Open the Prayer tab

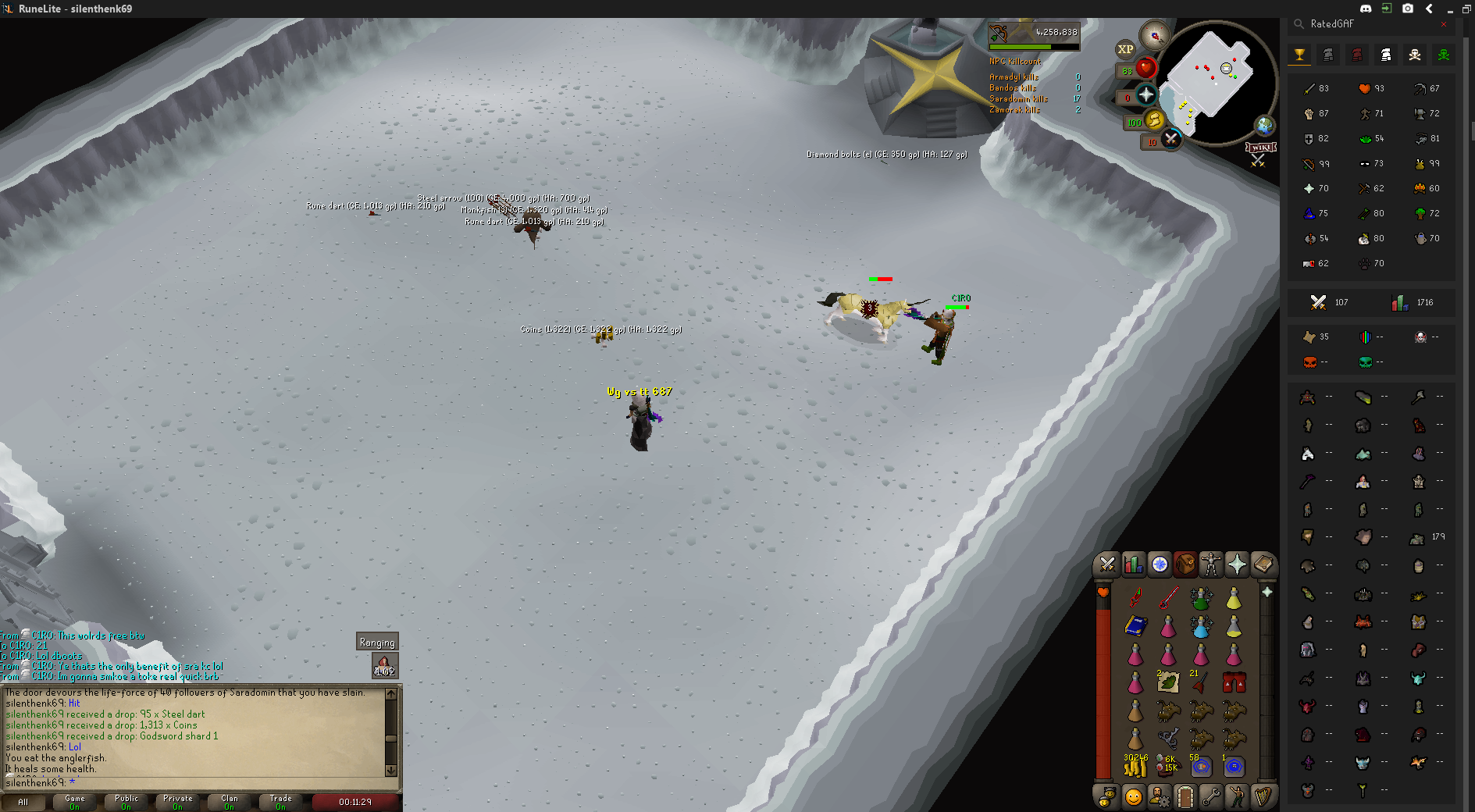tap(1237, 564)
